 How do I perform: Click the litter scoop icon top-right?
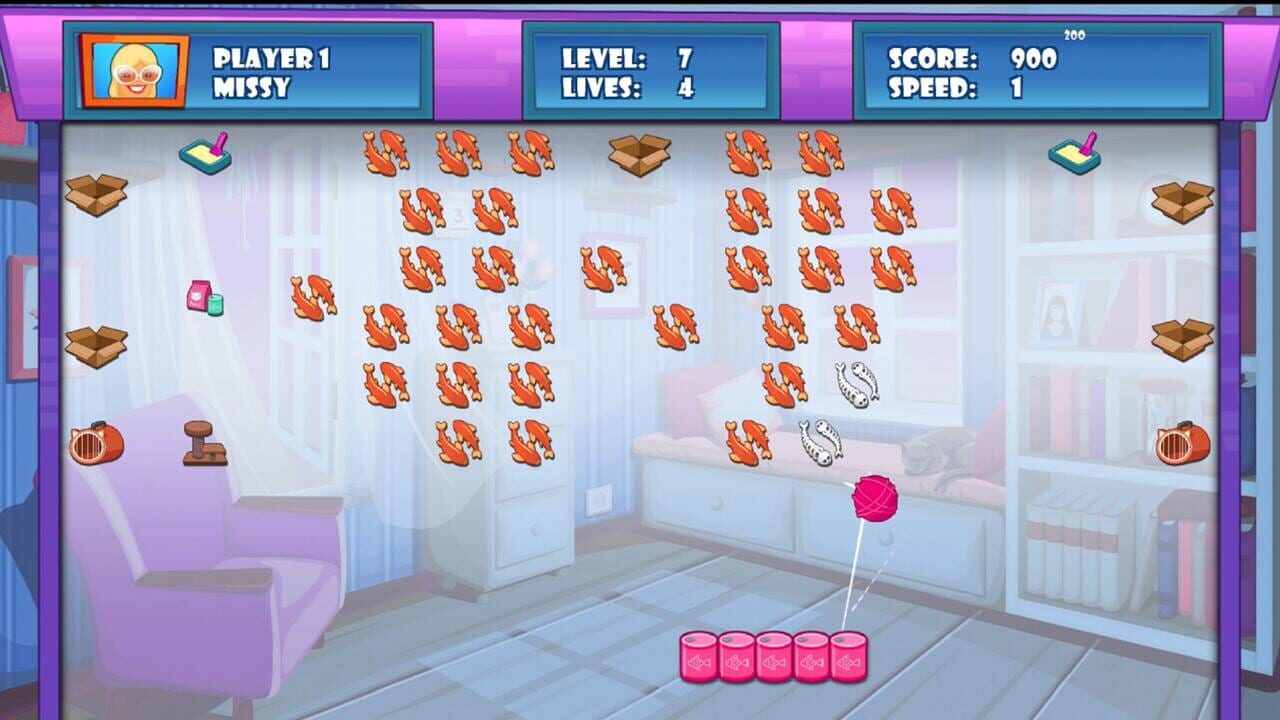click(x=1074, y=152)
